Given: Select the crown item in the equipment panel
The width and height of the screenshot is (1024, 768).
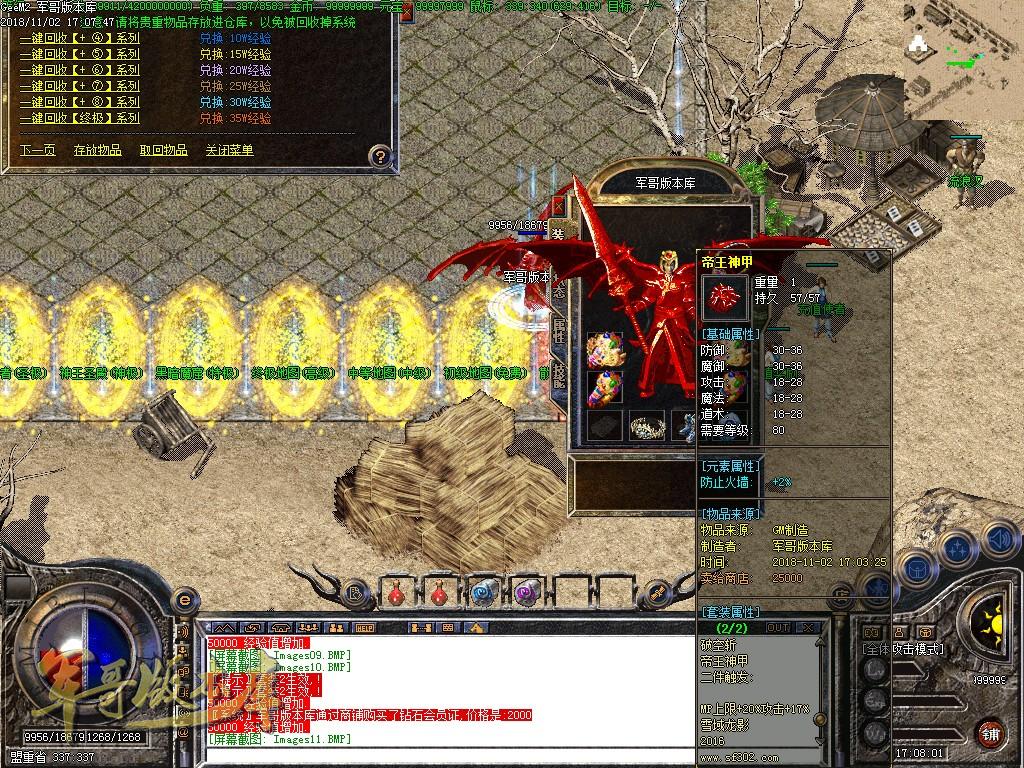Looking at the screenshot, I should click(x=646, y=427).
